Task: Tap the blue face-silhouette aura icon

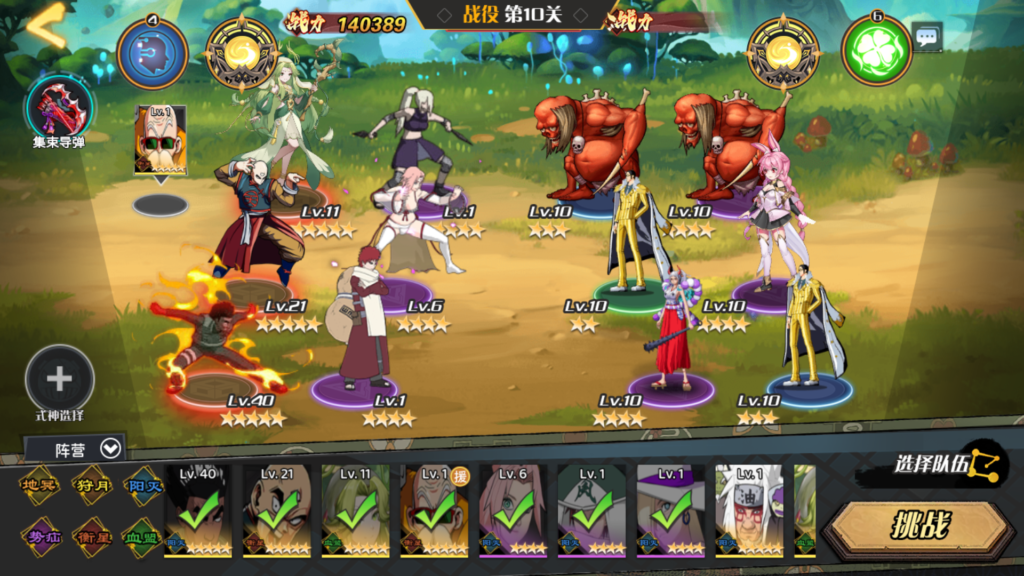Action: click(x=152, y=52)
